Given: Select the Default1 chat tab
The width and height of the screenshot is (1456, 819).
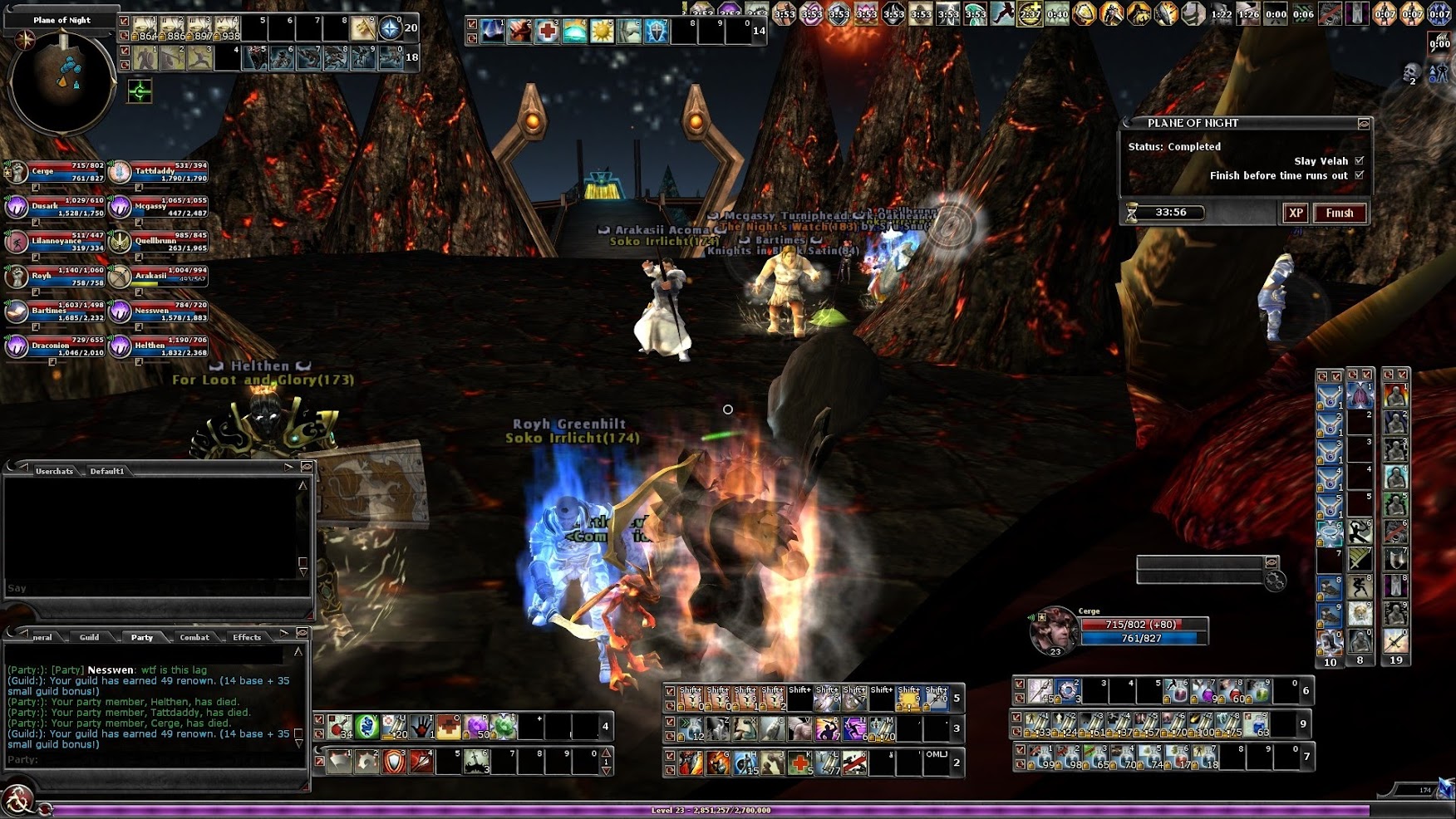Looking at the screenshot, I should point(107,471).
